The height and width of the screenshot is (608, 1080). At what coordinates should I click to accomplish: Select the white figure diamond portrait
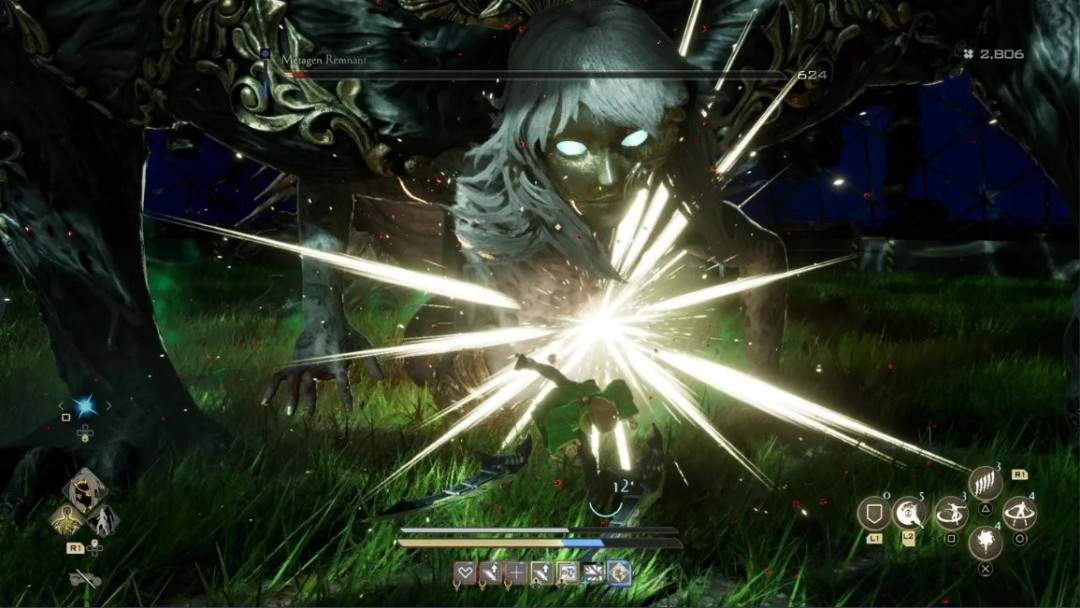coord(103,520)
